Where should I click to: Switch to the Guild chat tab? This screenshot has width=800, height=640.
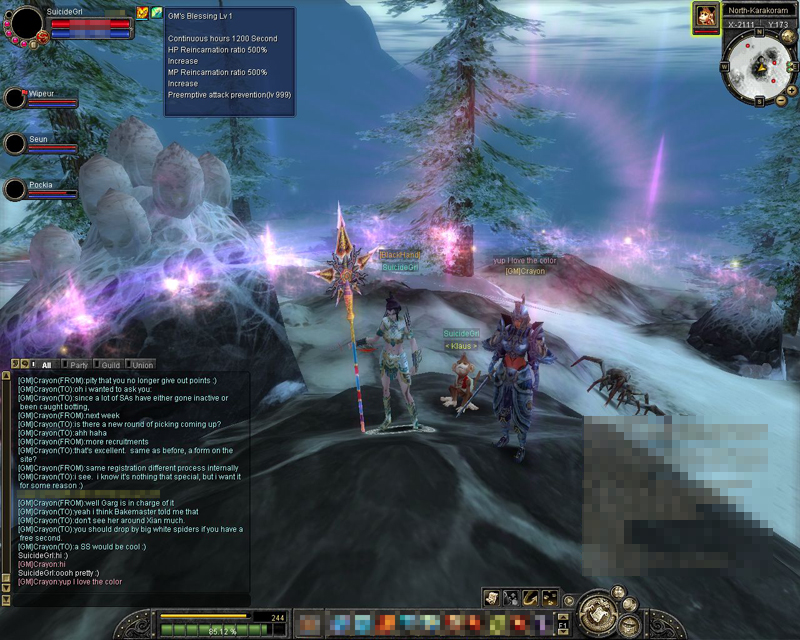[x=110, y=365]
